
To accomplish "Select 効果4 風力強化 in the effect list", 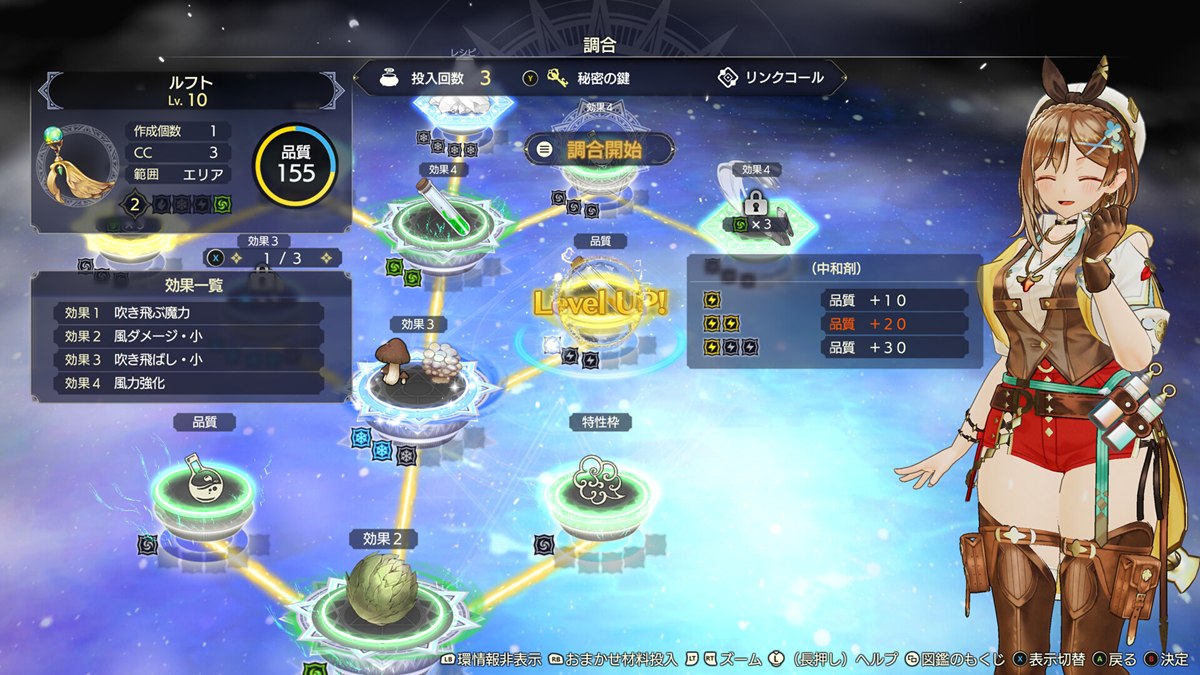I will pos(189,383).
